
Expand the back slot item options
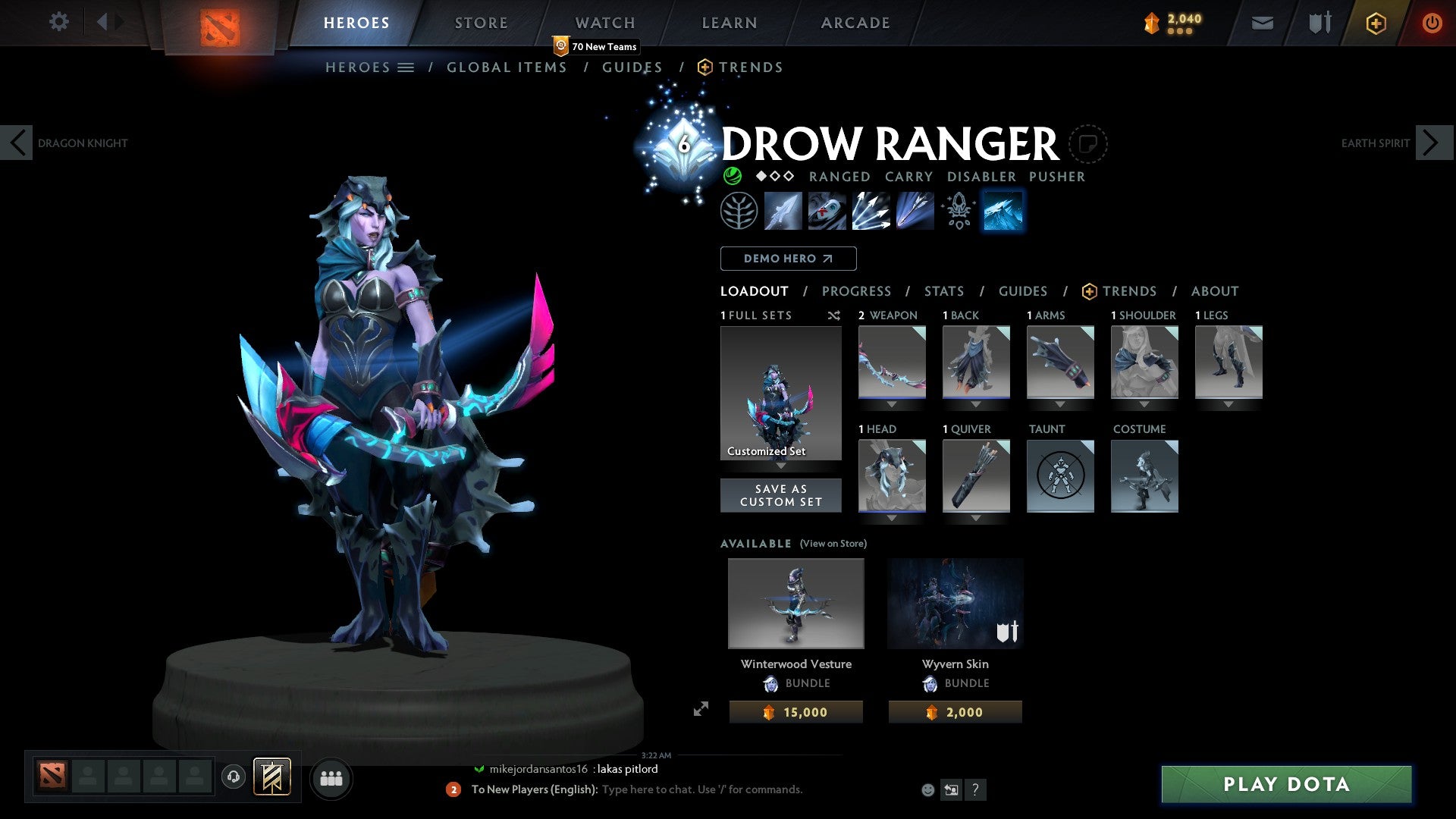(976, 404)
